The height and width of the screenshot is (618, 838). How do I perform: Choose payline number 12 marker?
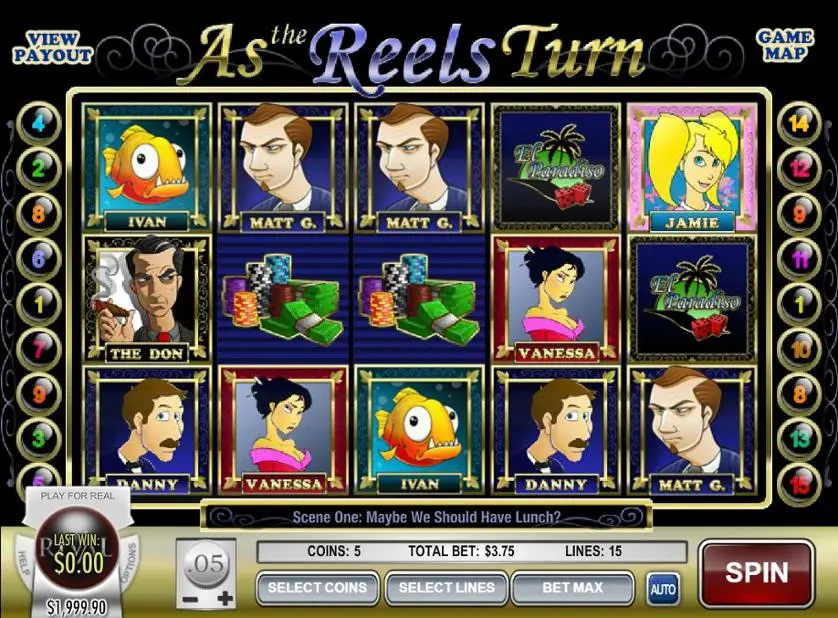799,169
